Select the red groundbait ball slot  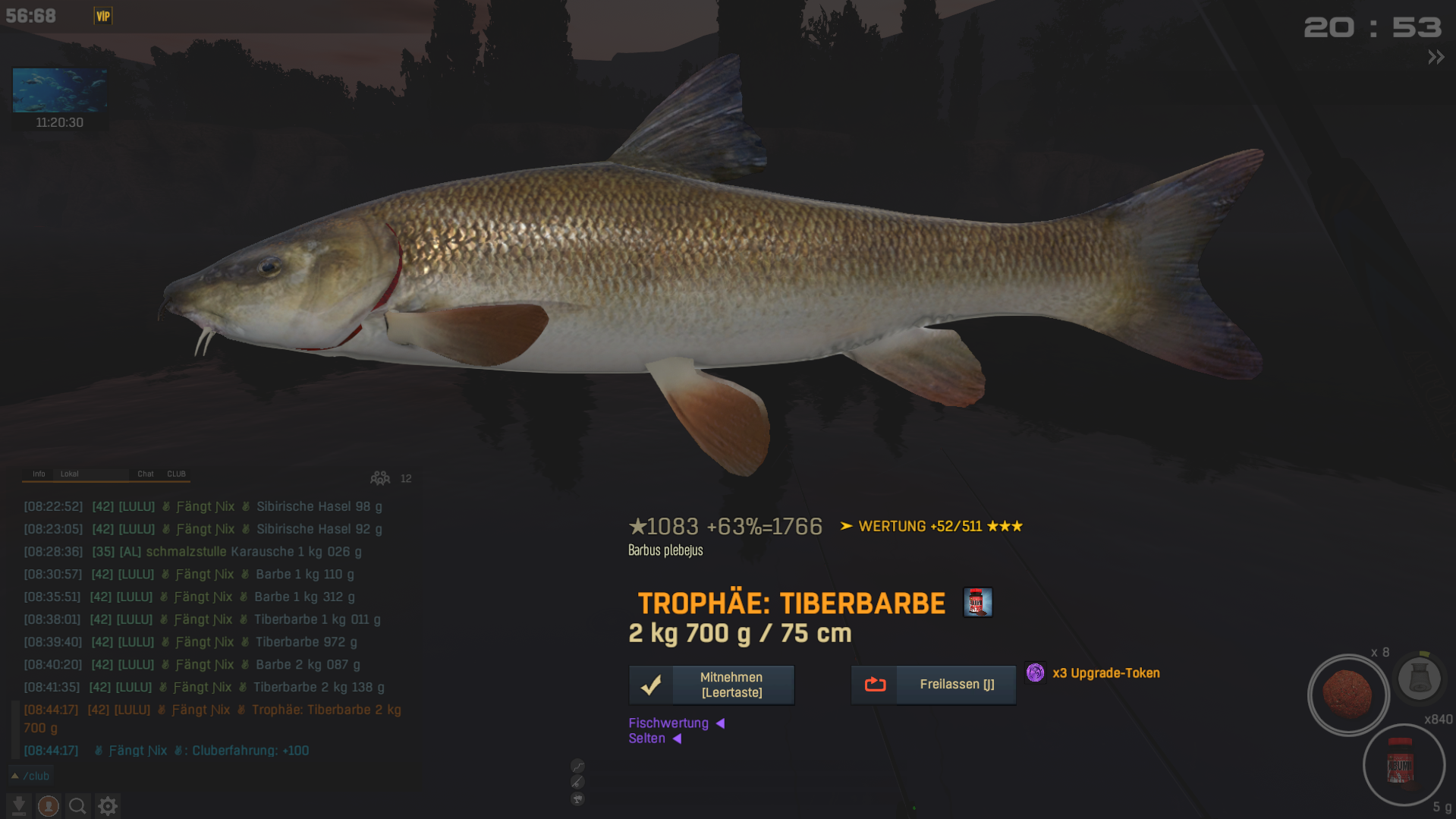click(x=1348, y=695)
